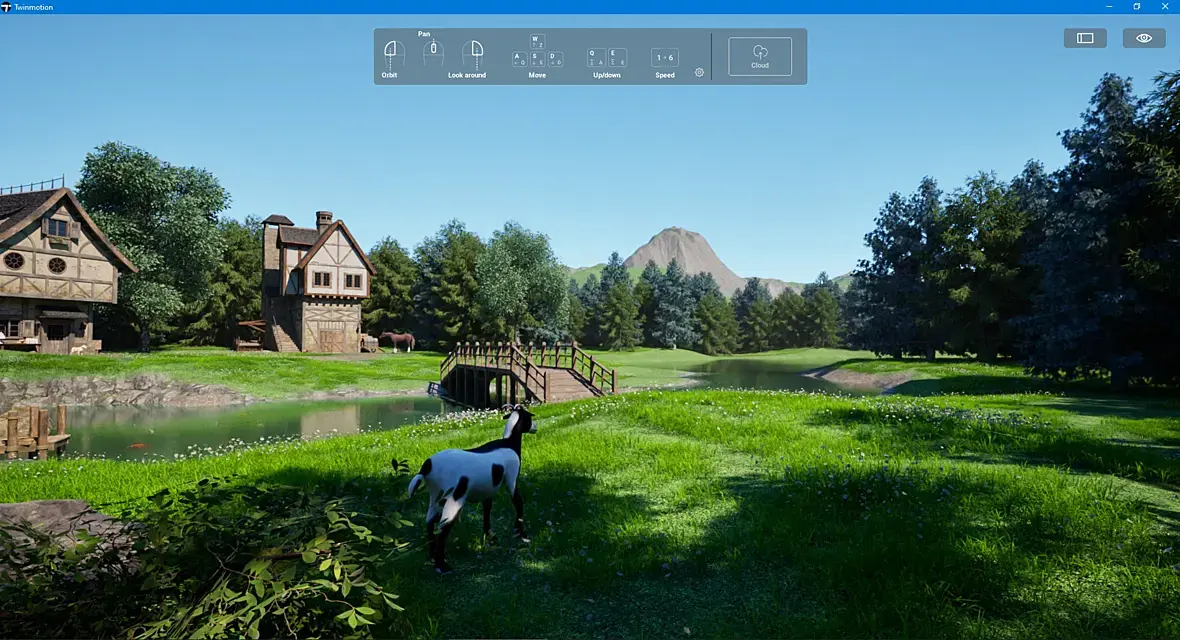Image resolution: width=1180 pixels, height=640 pixels.
Task: Close the Twinmotion window
Action: 1166,7
